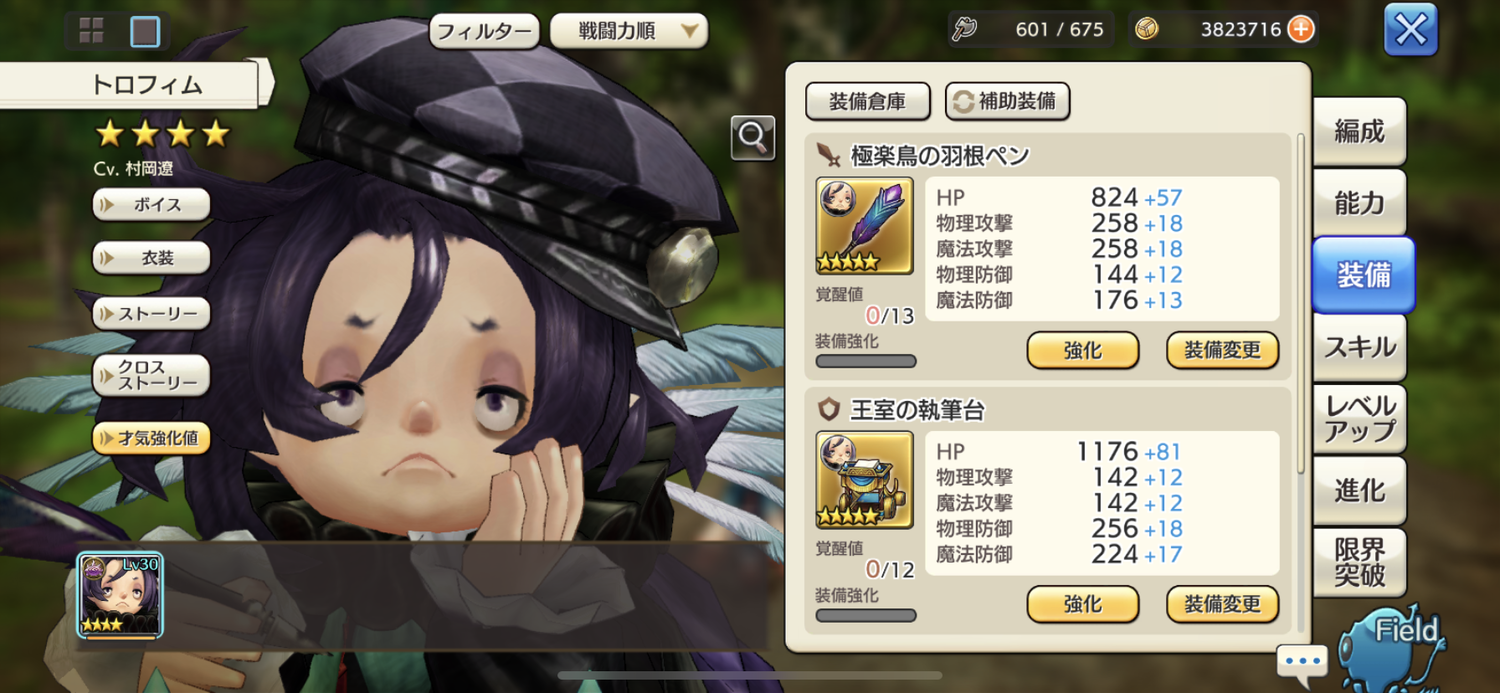Open the 戦闘力順 sort dropdown
This screenshot has width=1500, height=693.
[628, 30]
